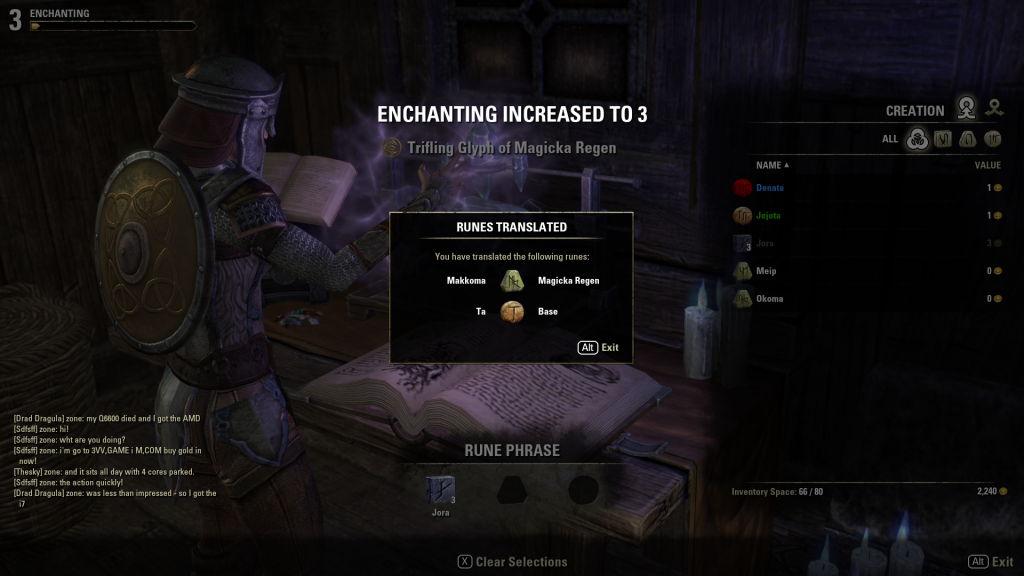The width and height of the screenshot is (1024, 576).
Task: Remove the Jora rune from the Rune Phrase slot
Action: coord(440,489)
